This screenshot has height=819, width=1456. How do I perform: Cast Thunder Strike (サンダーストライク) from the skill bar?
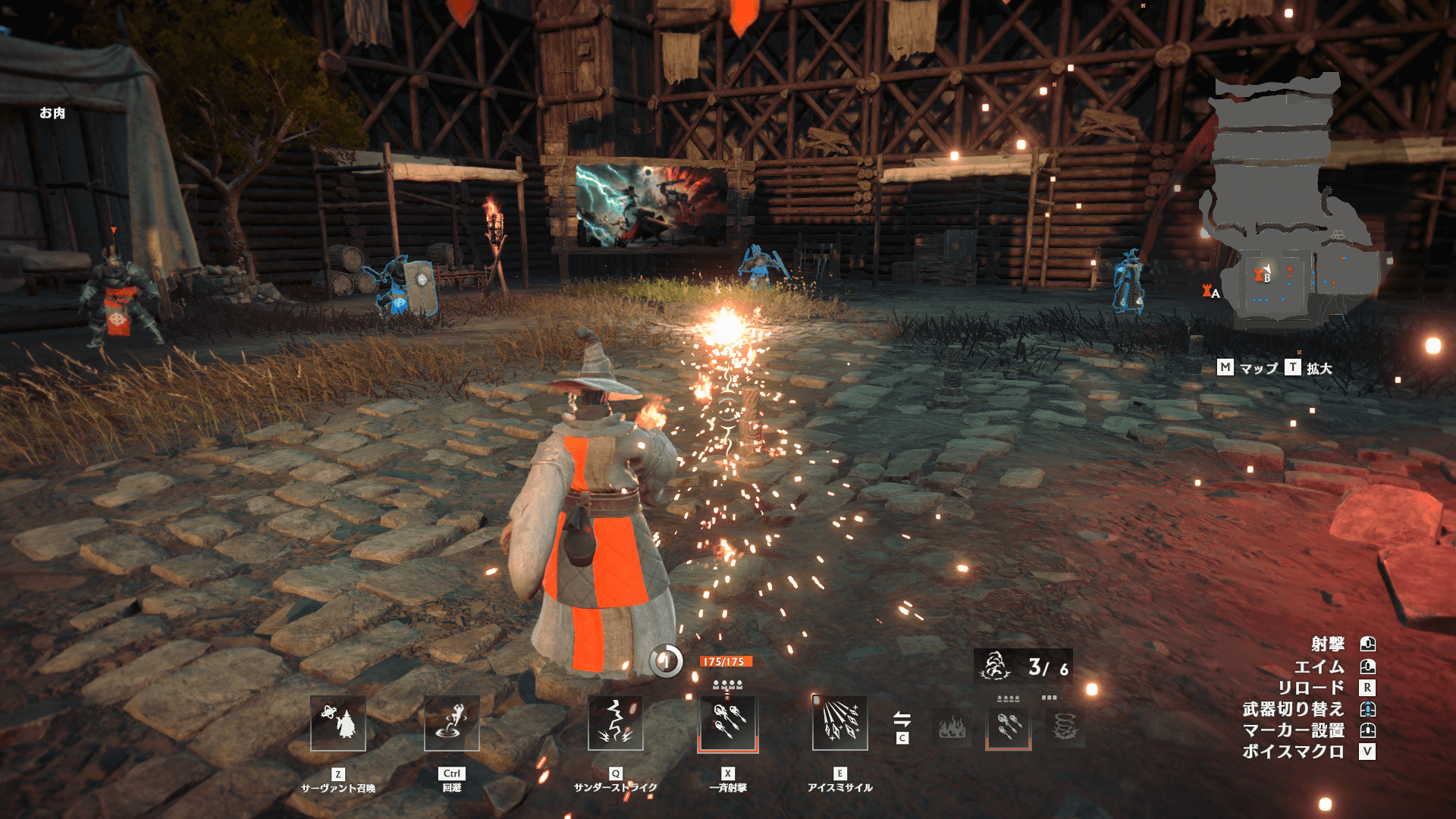616,723
